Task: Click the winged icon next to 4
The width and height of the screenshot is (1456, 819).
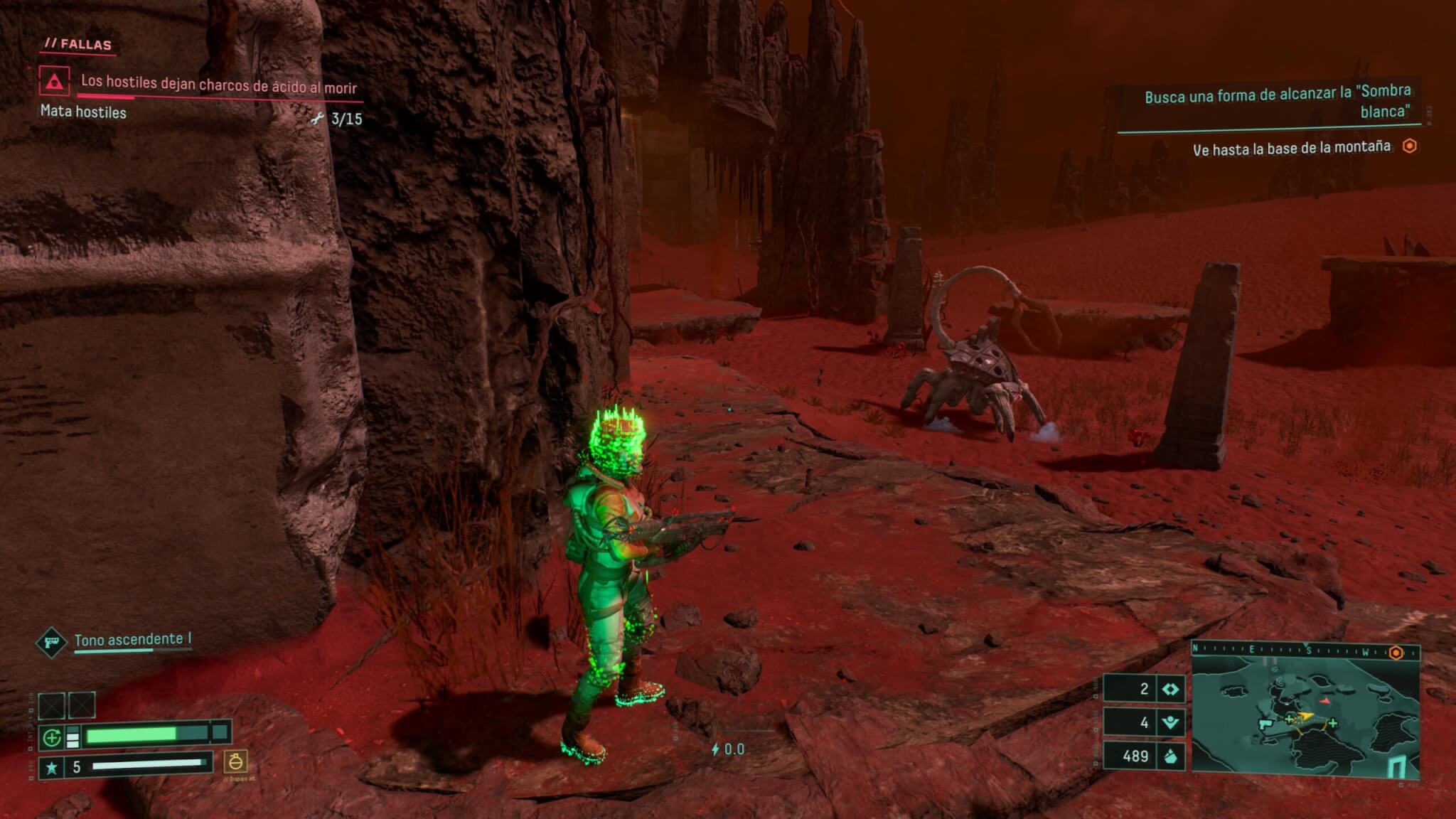Action: 1170,722
